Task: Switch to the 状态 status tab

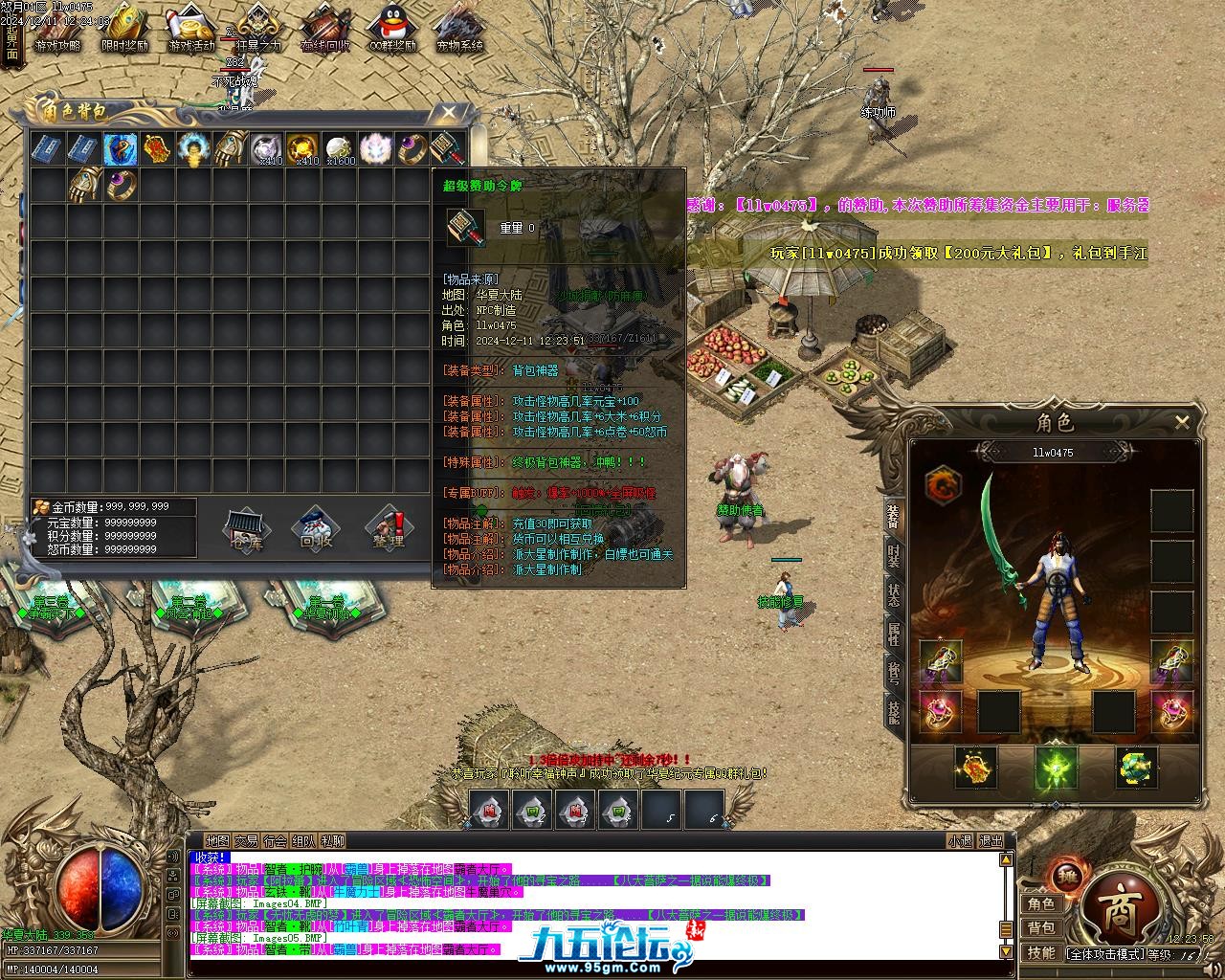Action: (893, 594)
